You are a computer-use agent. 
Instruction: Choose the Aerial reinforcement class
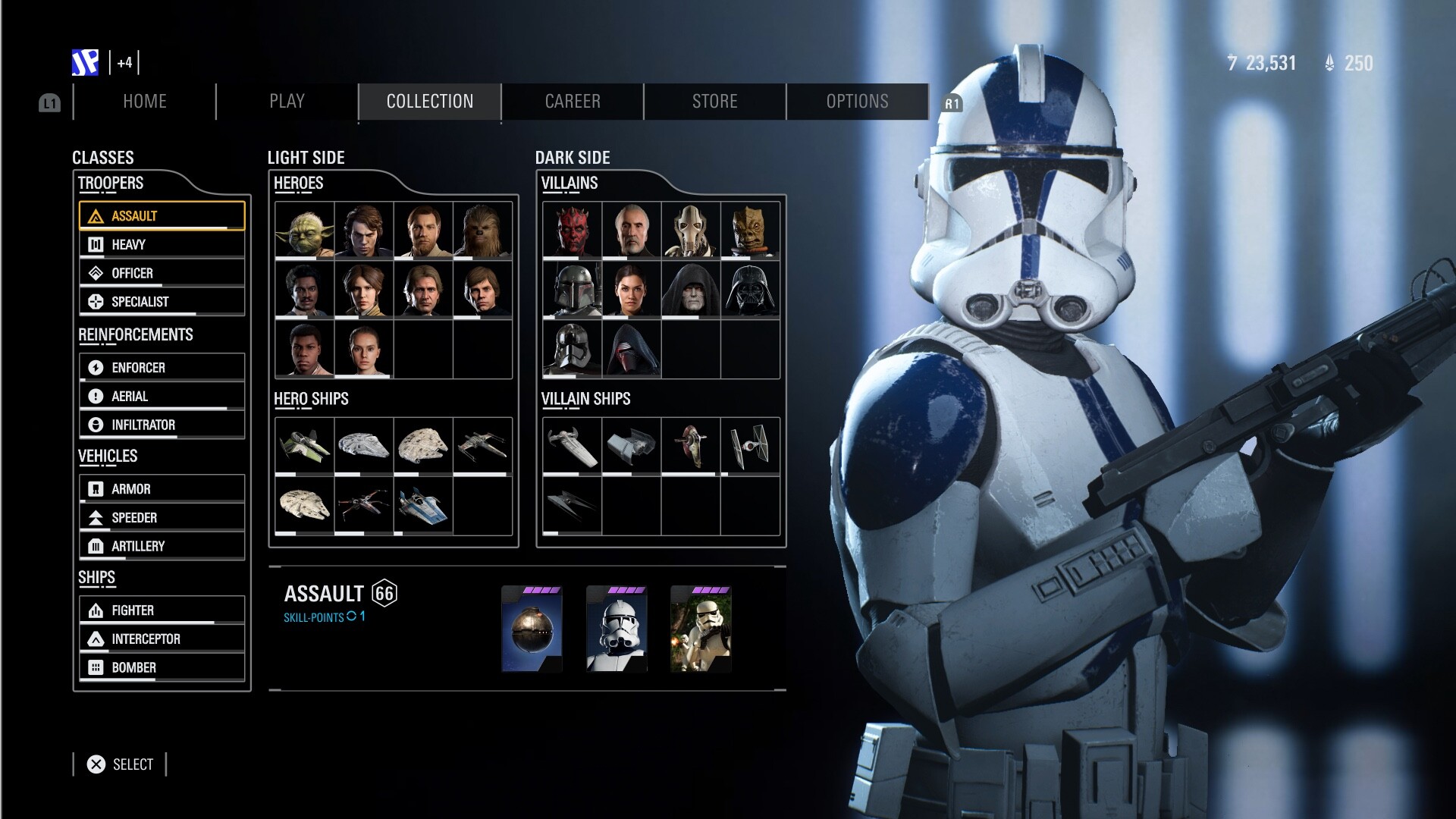162,396
